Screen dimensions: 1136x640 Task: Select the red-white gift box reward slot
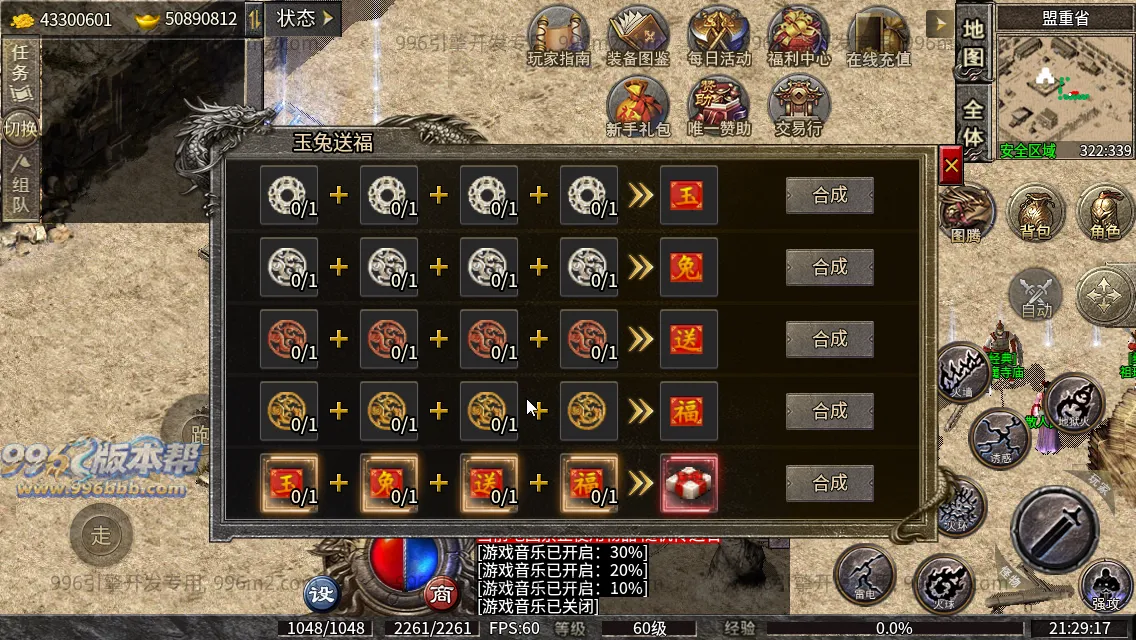[x=689, y=483]
